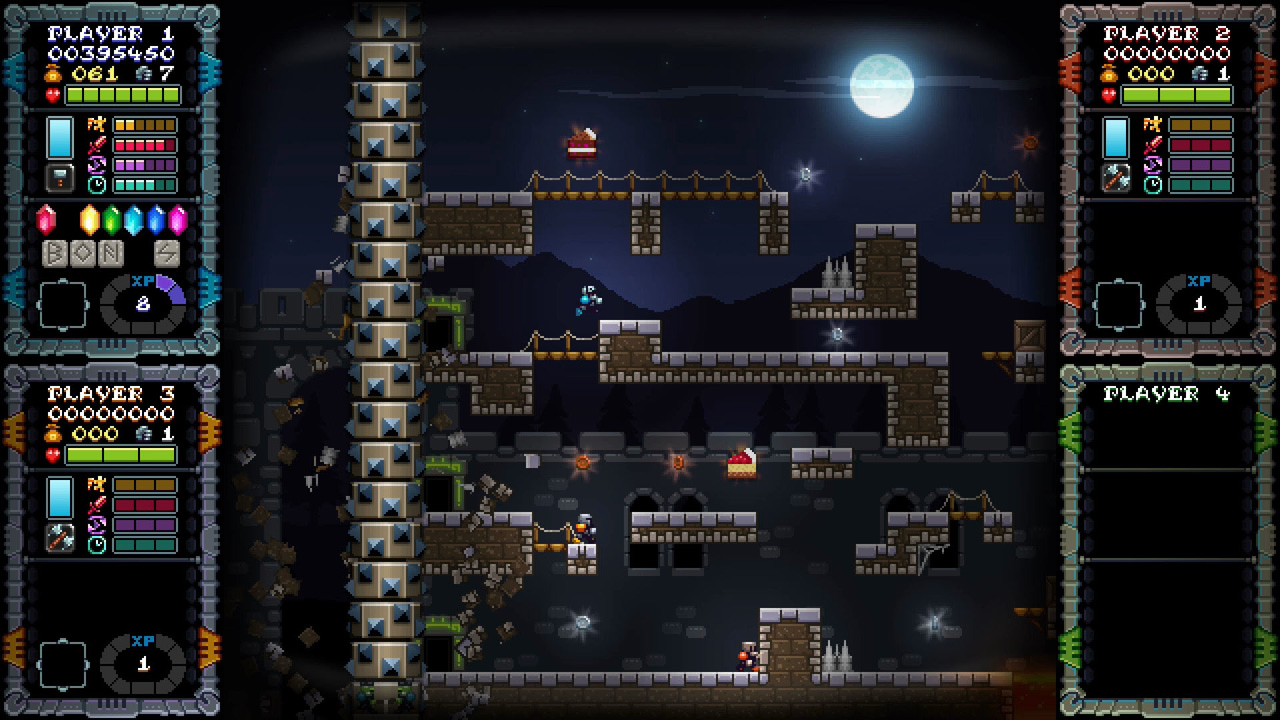1280x720 pixels.
Task: Select the Player 4 title label
Action: pos(1167,392)
